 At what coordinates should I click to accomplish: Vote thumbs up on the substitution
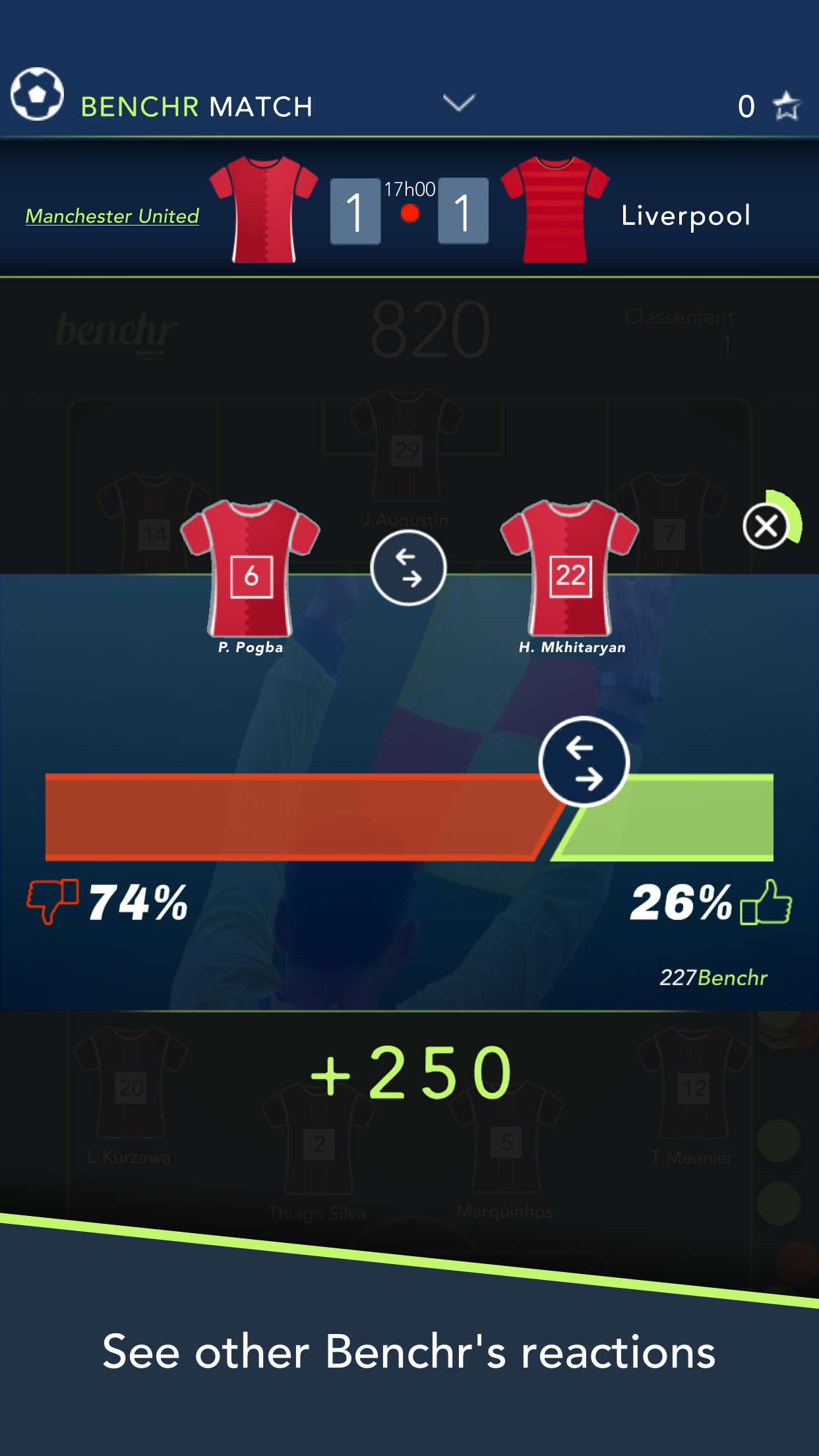766,902
